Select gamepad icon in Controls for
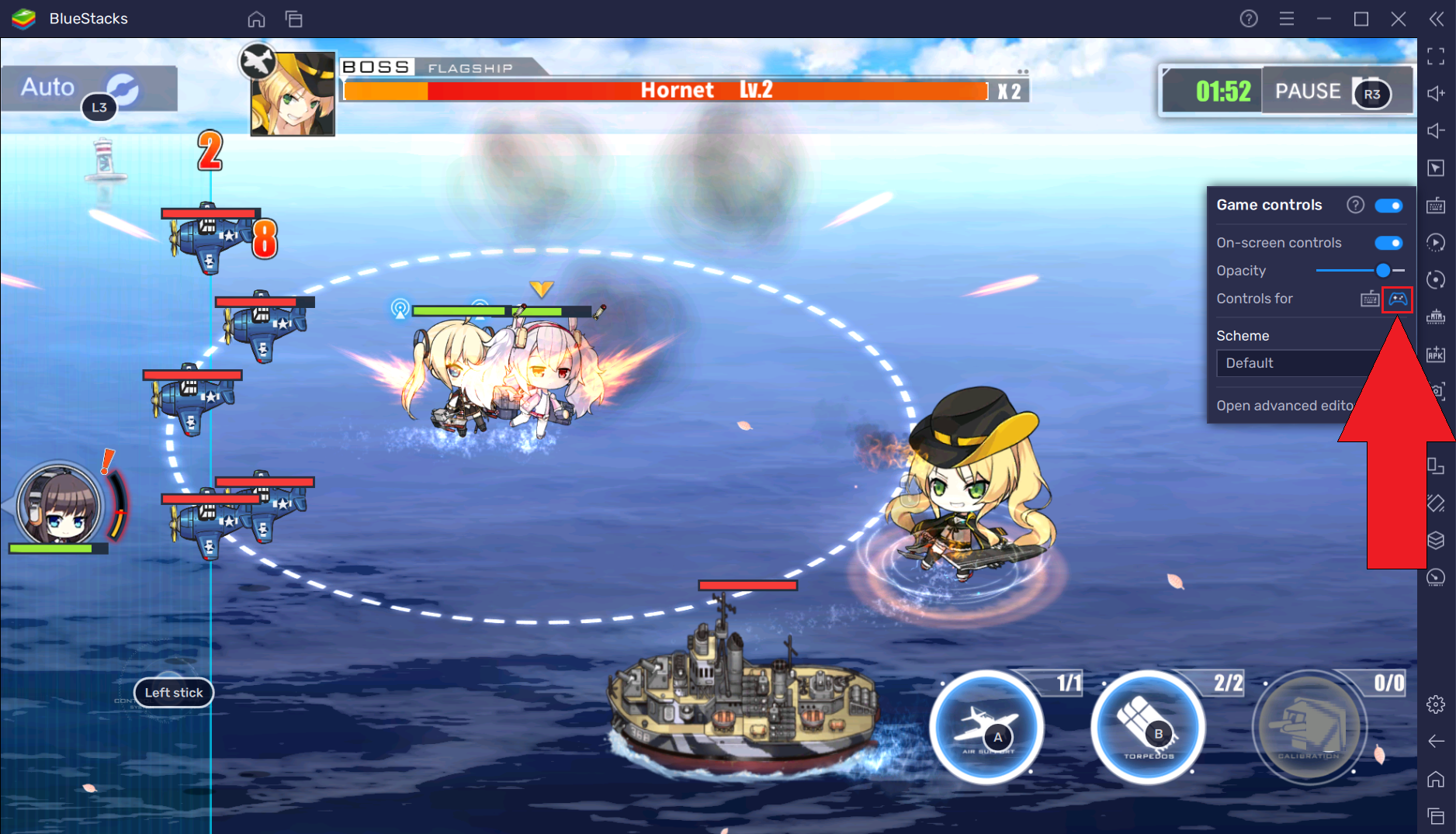This screenshot has height=834, width=1456. pyautogui.click(x=1398, y=299)
